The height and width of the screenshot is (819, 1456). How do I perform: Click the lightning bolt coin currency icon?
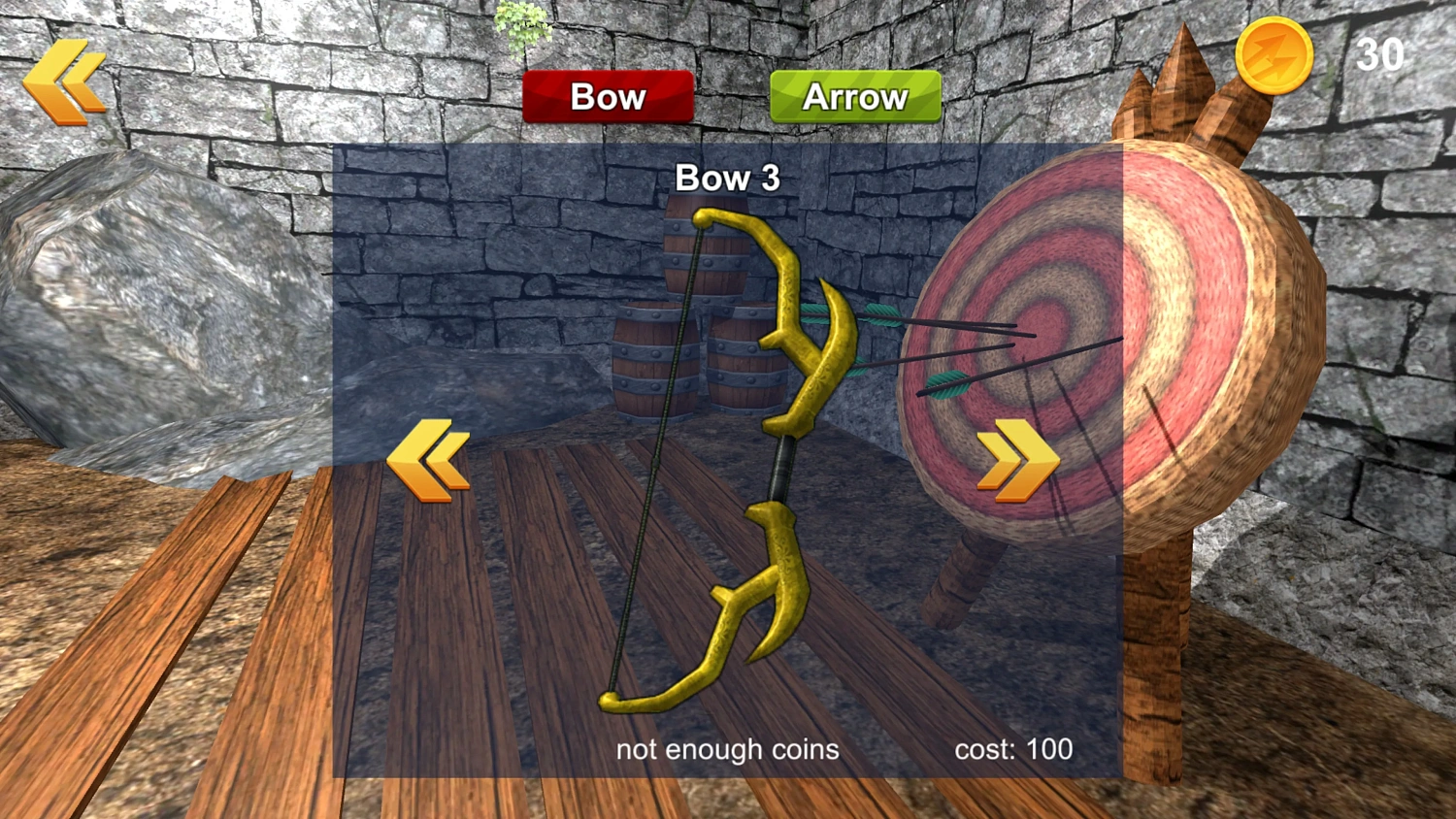pos(1274,55)
